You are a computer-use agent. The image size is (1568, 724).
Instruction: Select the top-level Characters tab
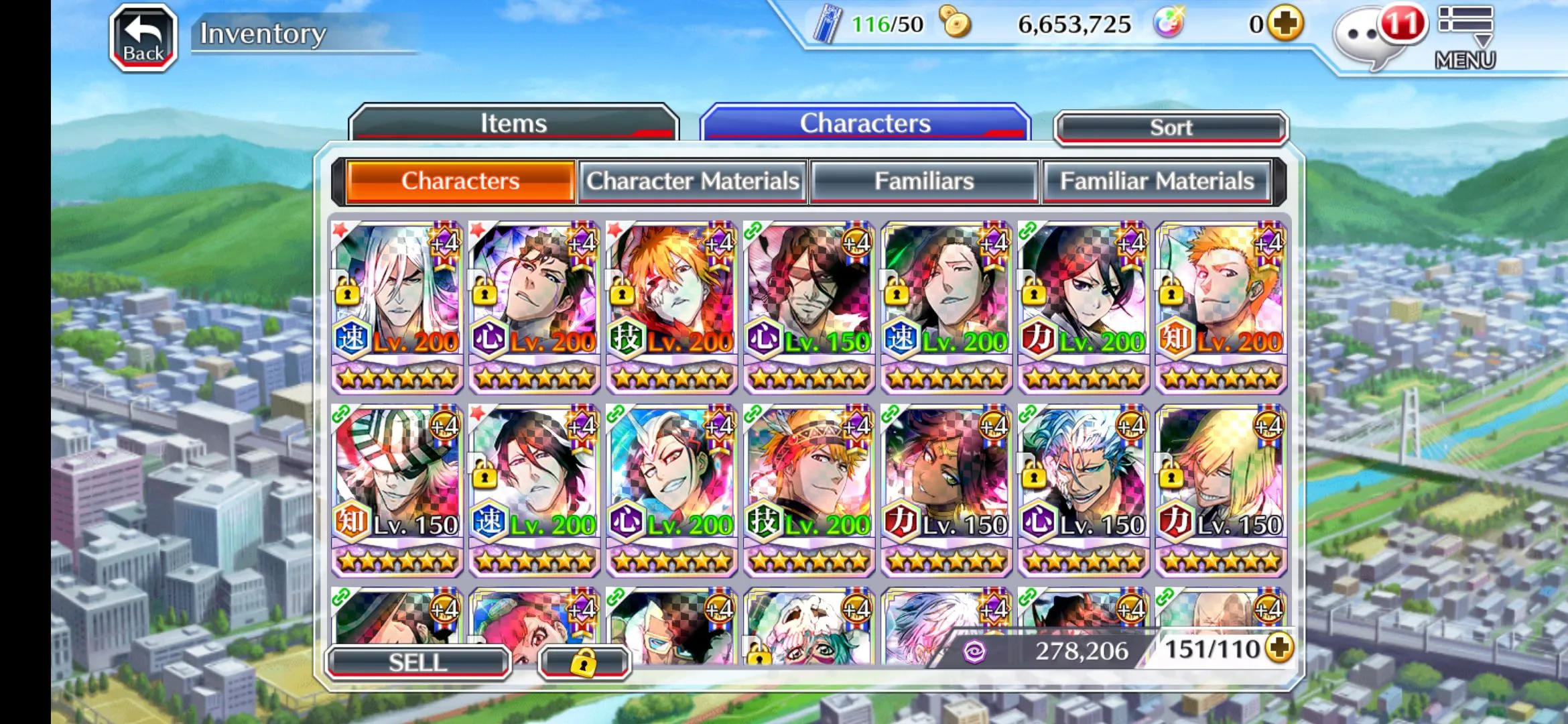(x=864, y=123)
